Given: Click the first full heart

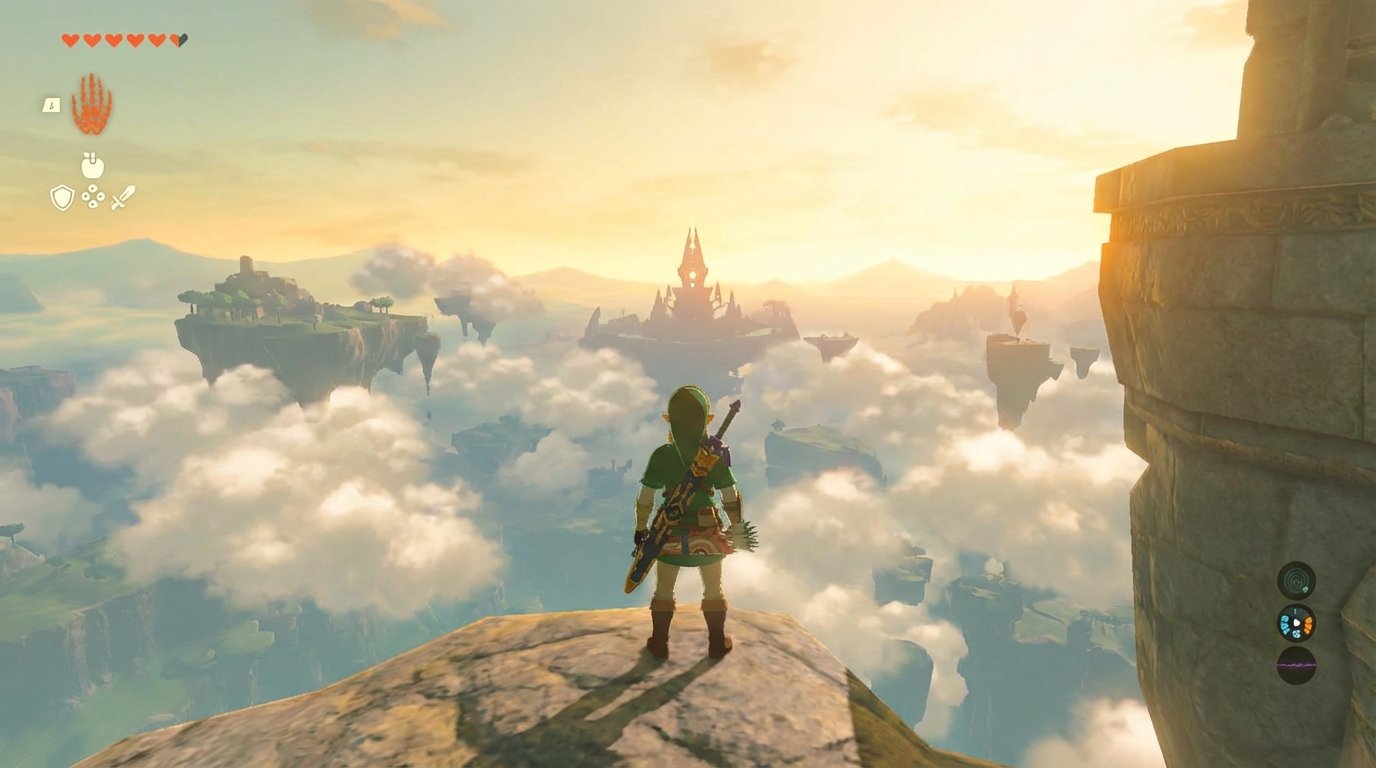Looking at the screenshot, I should tap(70, 40).
